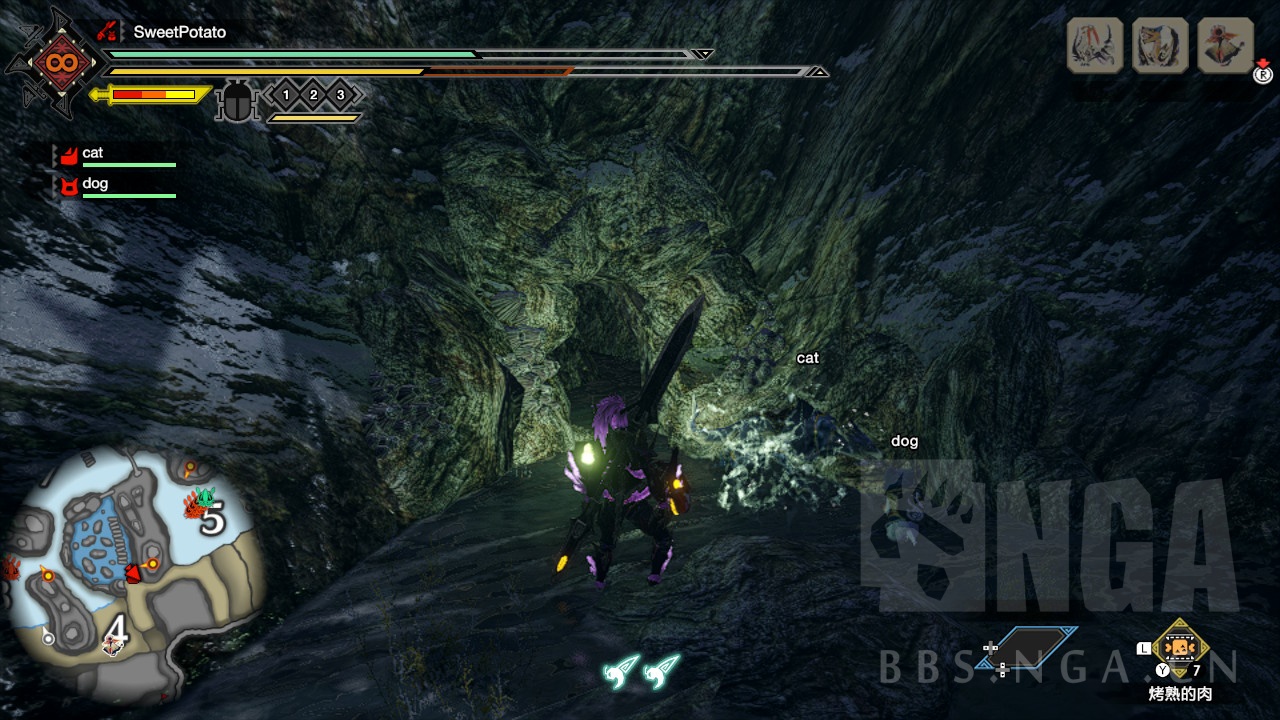Select the dog buddy entry
1280x720 pixels.
point(94,184)
